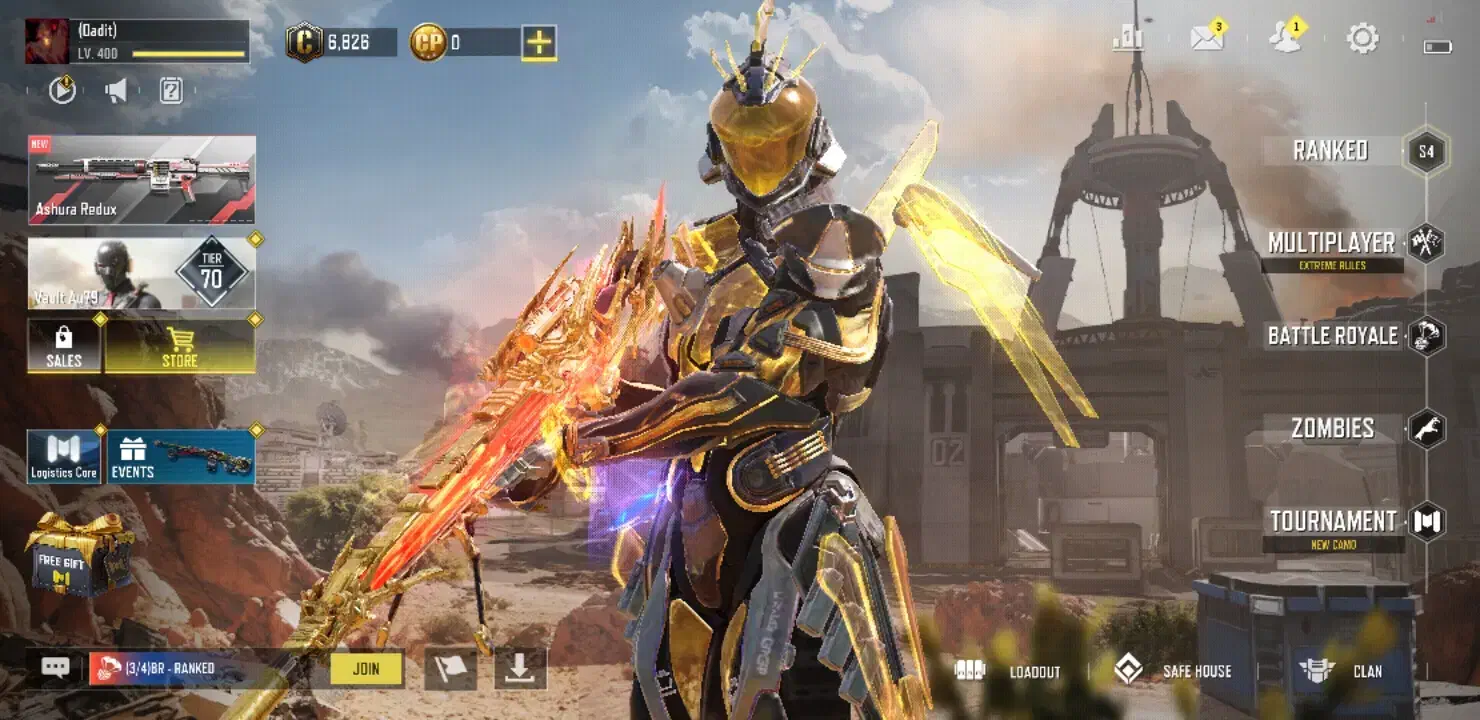Screen dimensions: 1480x720
Task: Show the Events panel
Action: [x=181, y=457]
